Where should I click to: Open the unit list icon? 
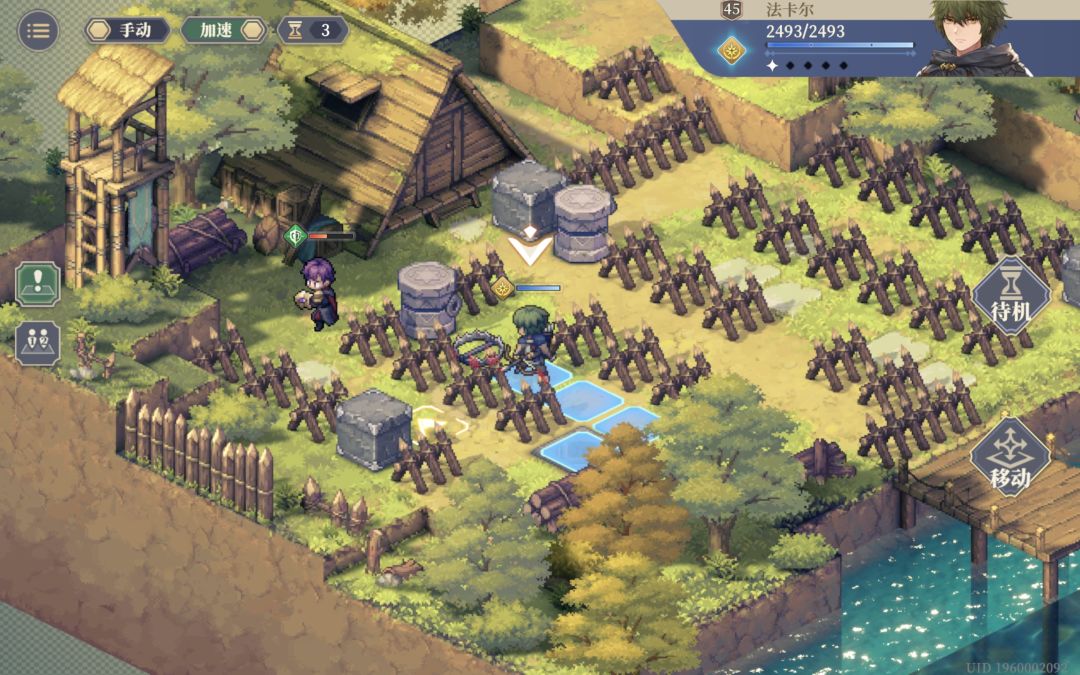pyautogui.click(x=38, y=343)
